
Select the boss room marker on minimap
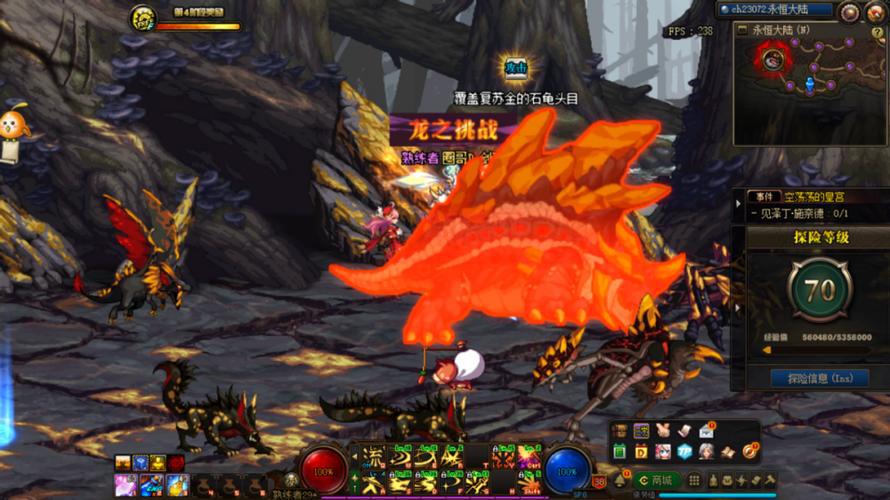pyautogui.click(x=773, y=59)
